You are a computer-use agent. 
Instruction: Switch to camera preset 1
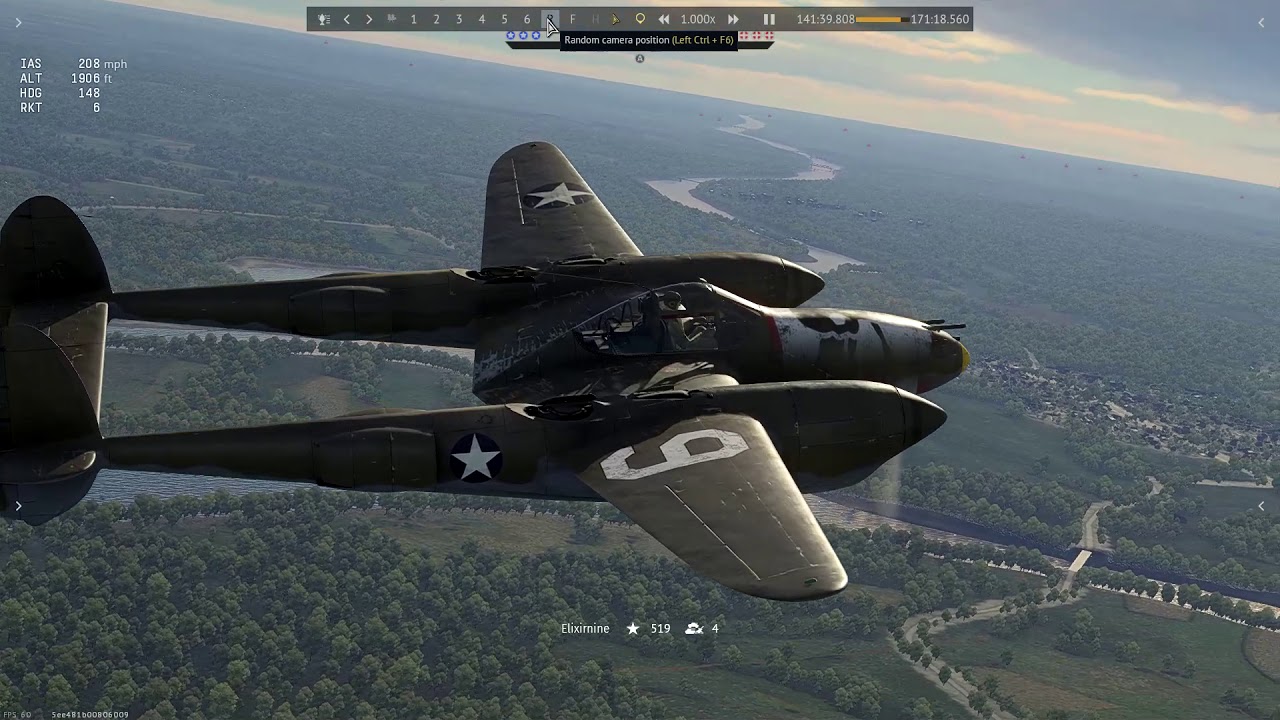click(413, 19)
